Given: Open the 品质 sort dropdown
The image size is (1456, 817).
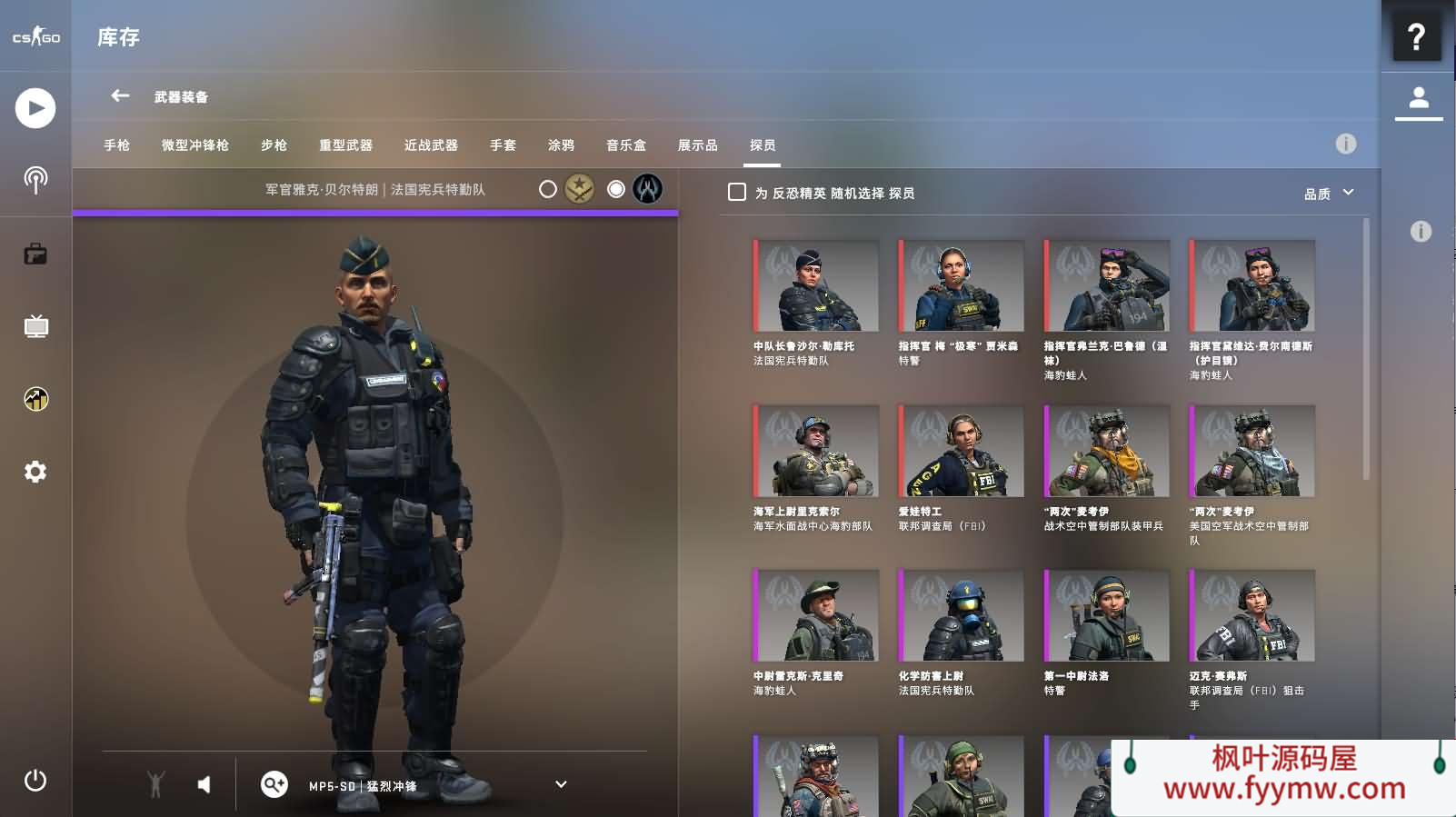Looking at the screenshot, I should [x=1328, y=194].
